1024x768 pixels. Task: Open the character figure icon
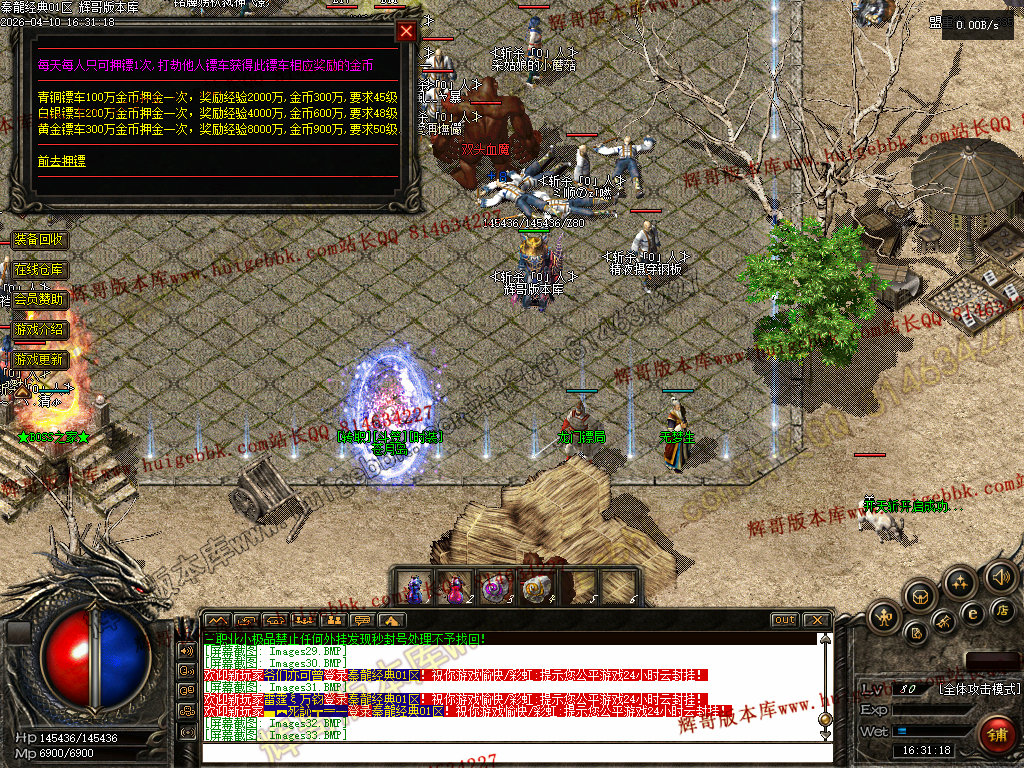[886, 617]
